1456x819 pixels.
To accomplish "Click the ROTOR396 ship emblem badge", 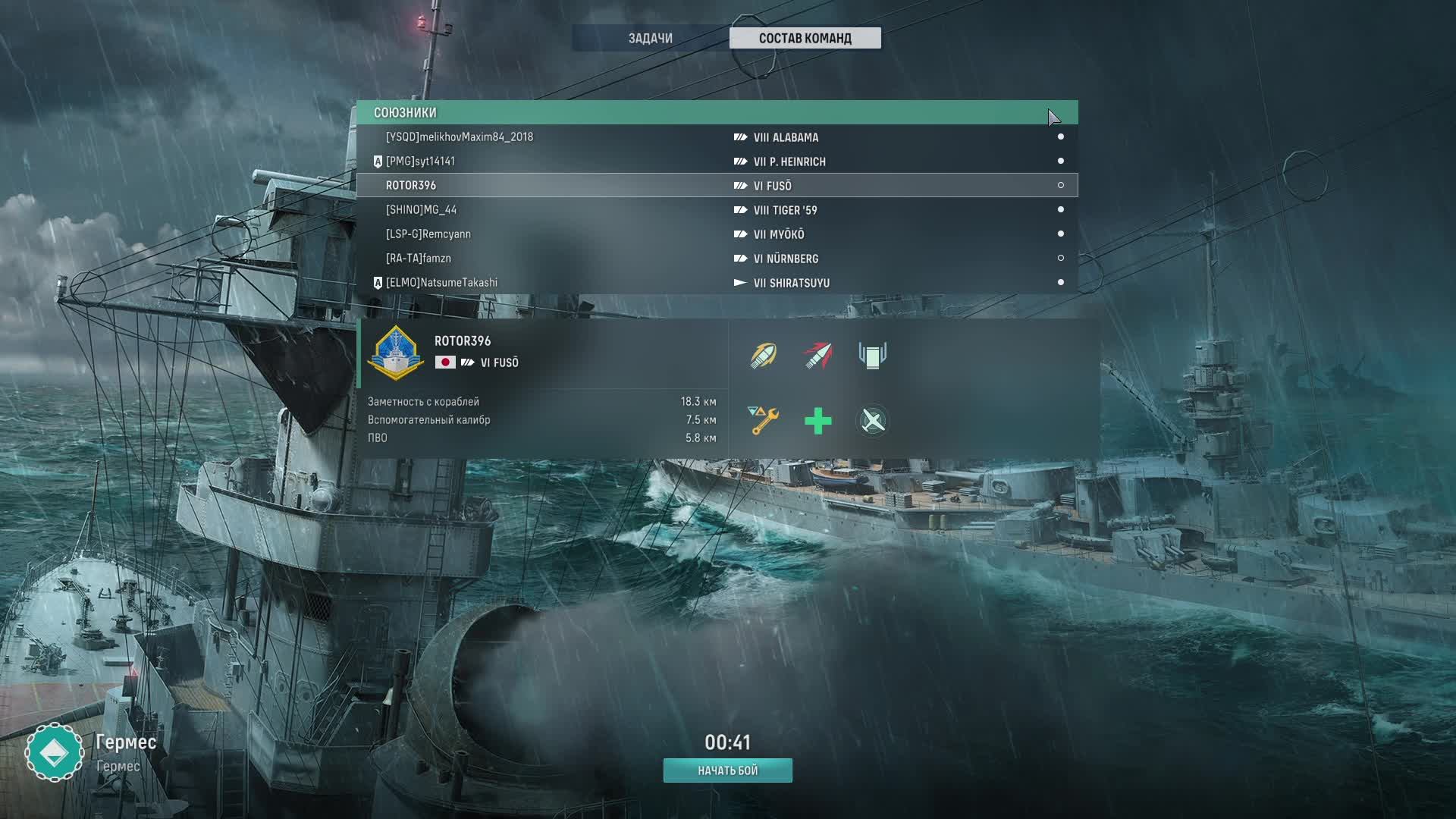I will pyautogui.click(x=395, y=353).
